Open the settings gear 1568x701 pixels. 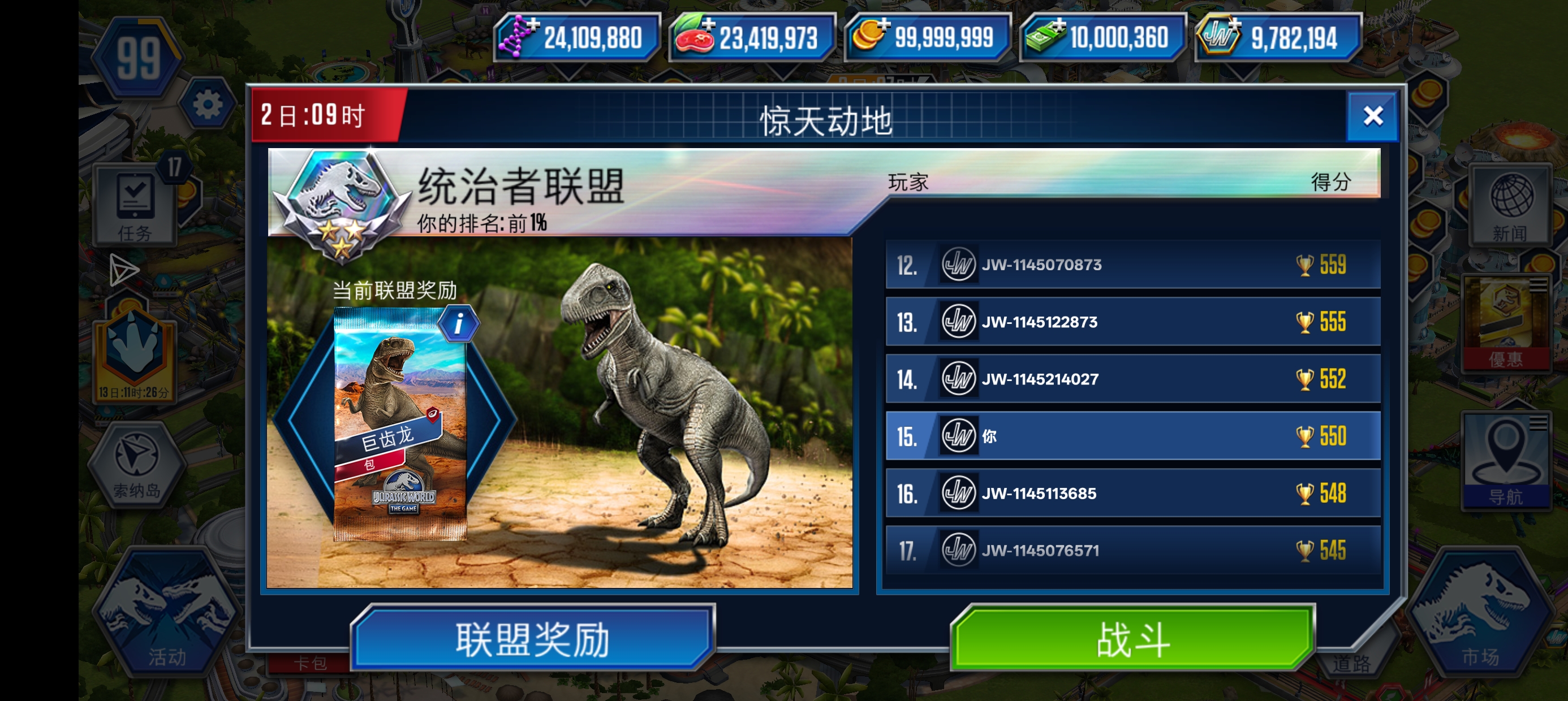[207, 103]
